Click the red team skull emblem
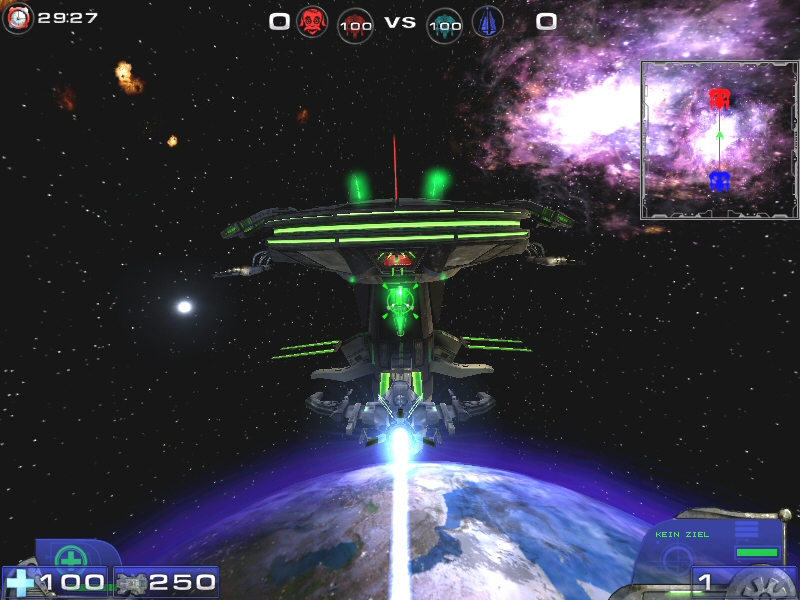Screen dimensions: 800x600 [312, 21]
